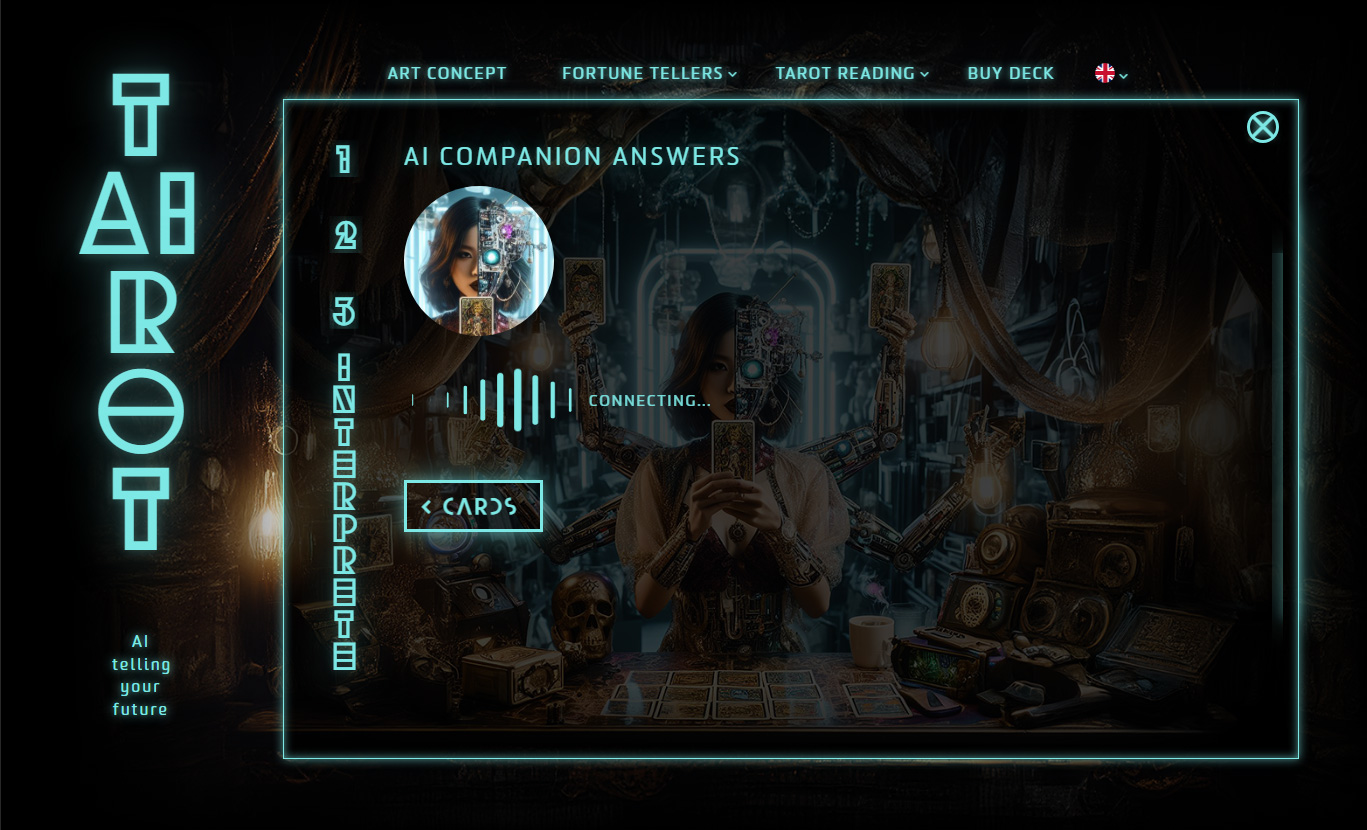
Task: Click the AI companion round portrait
Action: tap(478, 261)
